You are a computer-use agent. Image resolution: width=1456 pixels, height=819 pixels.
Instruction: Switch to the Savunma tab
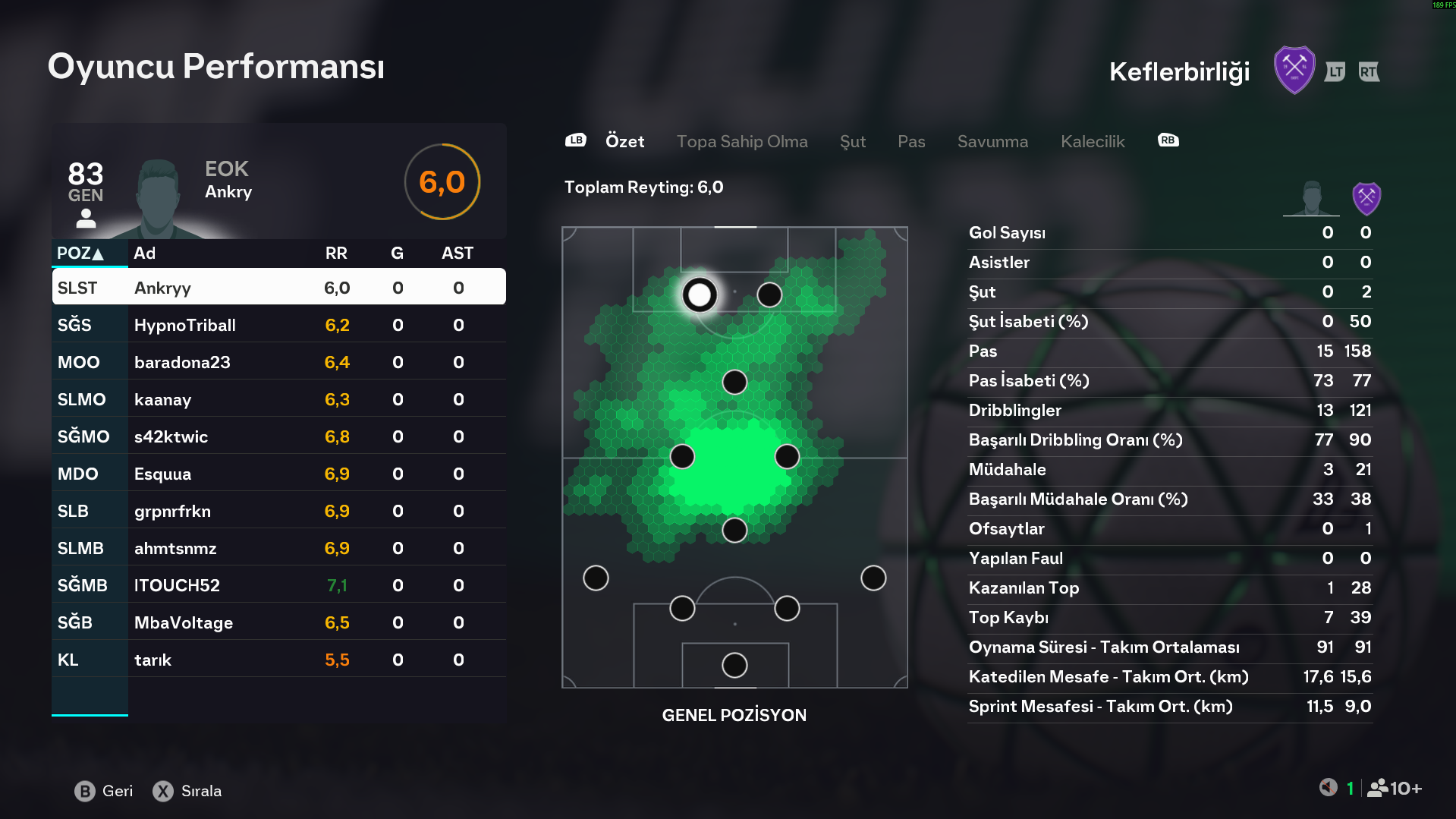tap(992, 142)
